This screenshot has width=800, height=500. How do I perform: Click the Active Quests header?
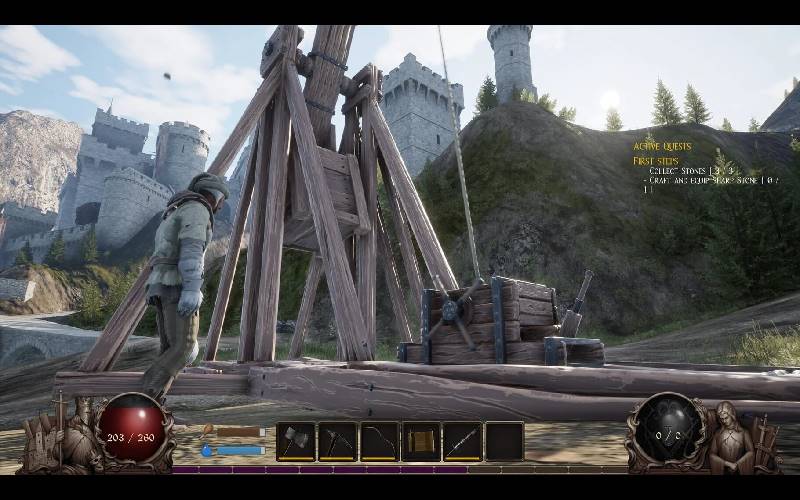click(x=660, y=146)
